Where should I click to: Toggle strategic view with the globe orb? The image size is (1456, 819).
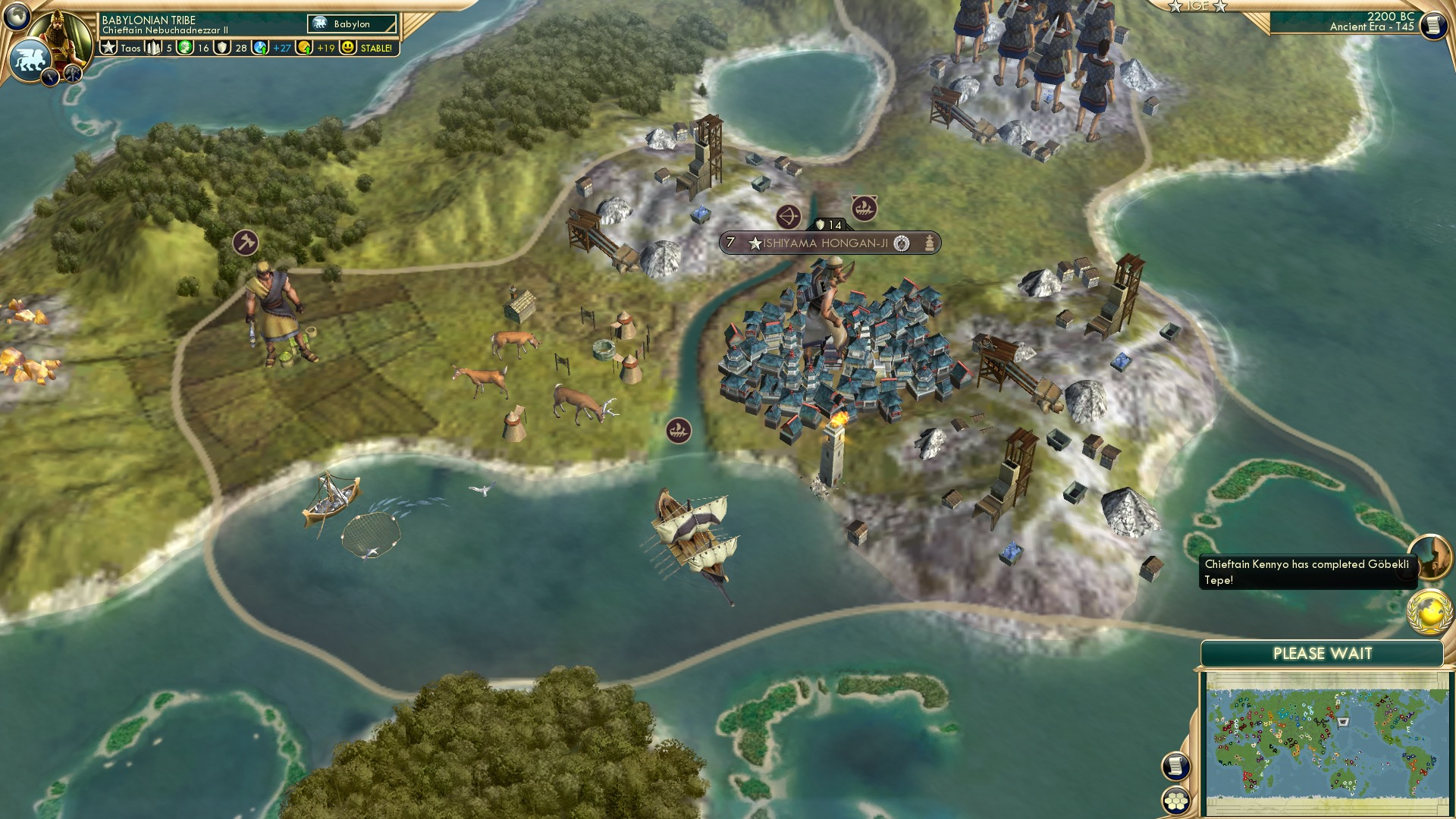(15, 14)
